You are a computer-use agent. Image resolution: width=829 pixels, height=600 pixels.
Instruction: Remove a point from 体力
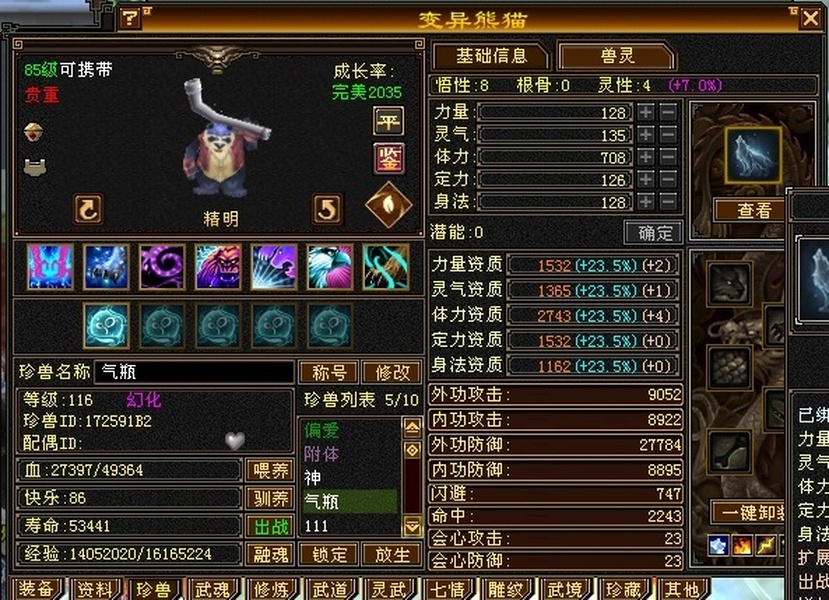[x=668, y=157]
